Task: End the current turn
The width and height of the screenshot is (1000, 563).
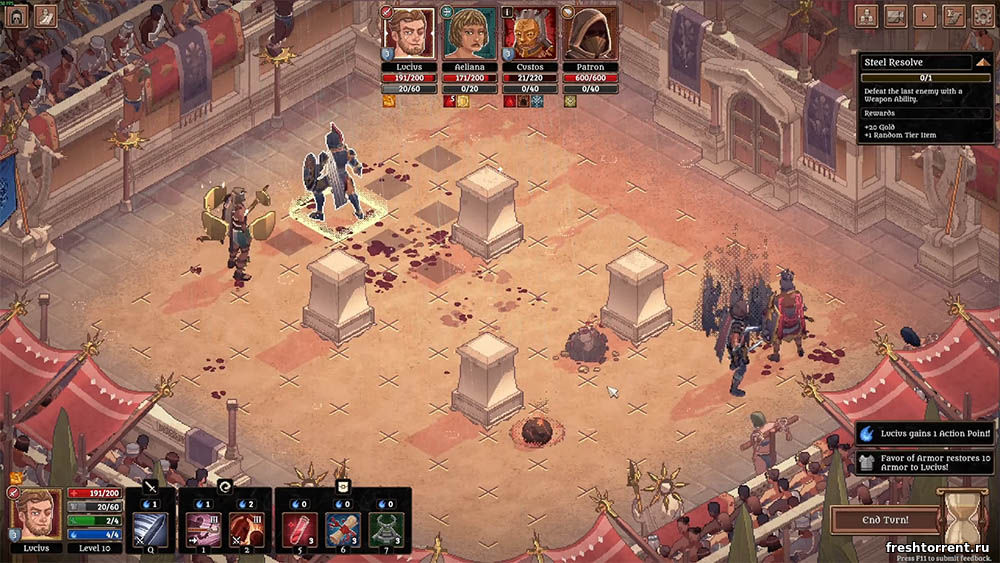Action: click(885, 520)
